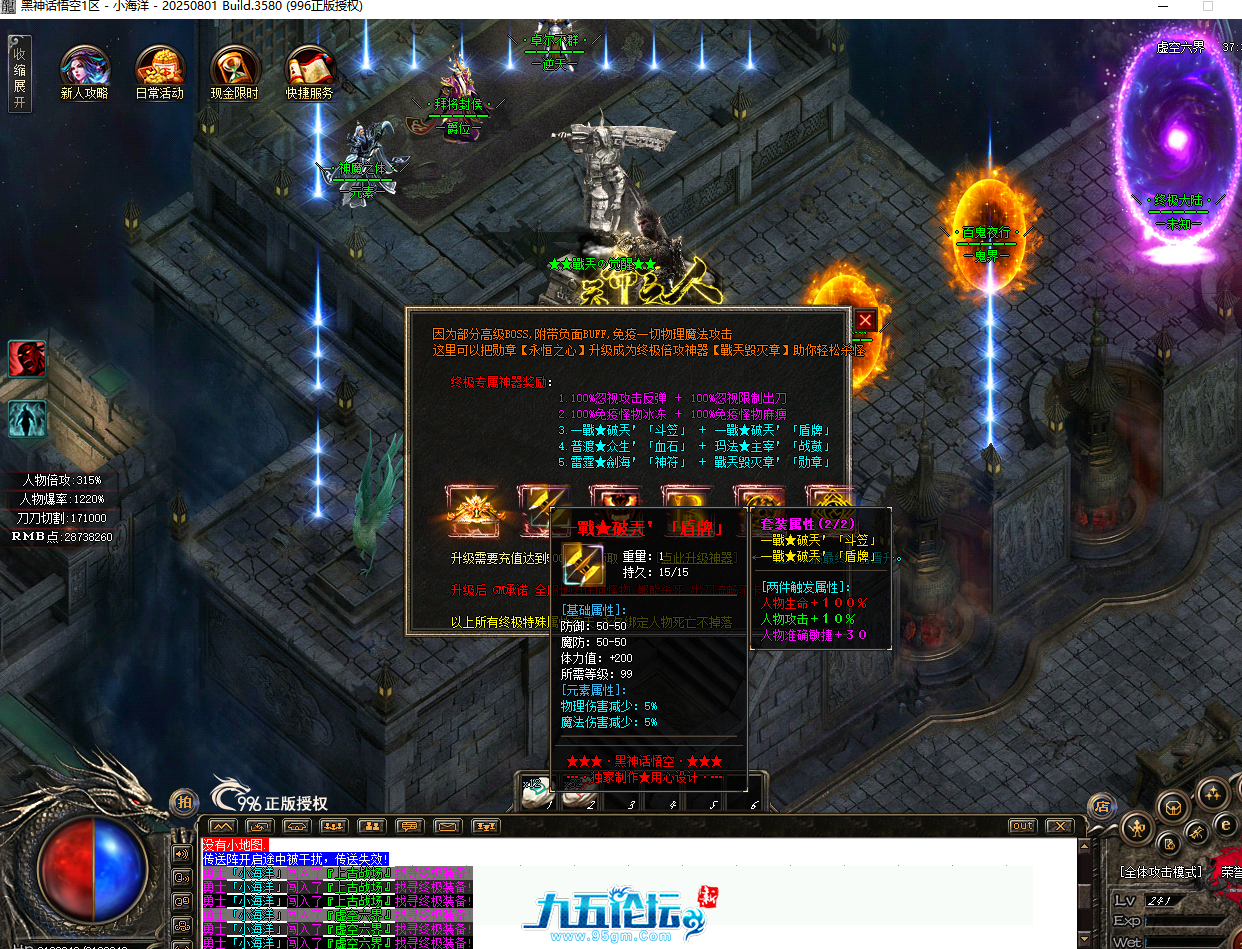The height and width of the screenshot is (949, 1242).
Task: Maximize the game window
Action: [1207, 6]
